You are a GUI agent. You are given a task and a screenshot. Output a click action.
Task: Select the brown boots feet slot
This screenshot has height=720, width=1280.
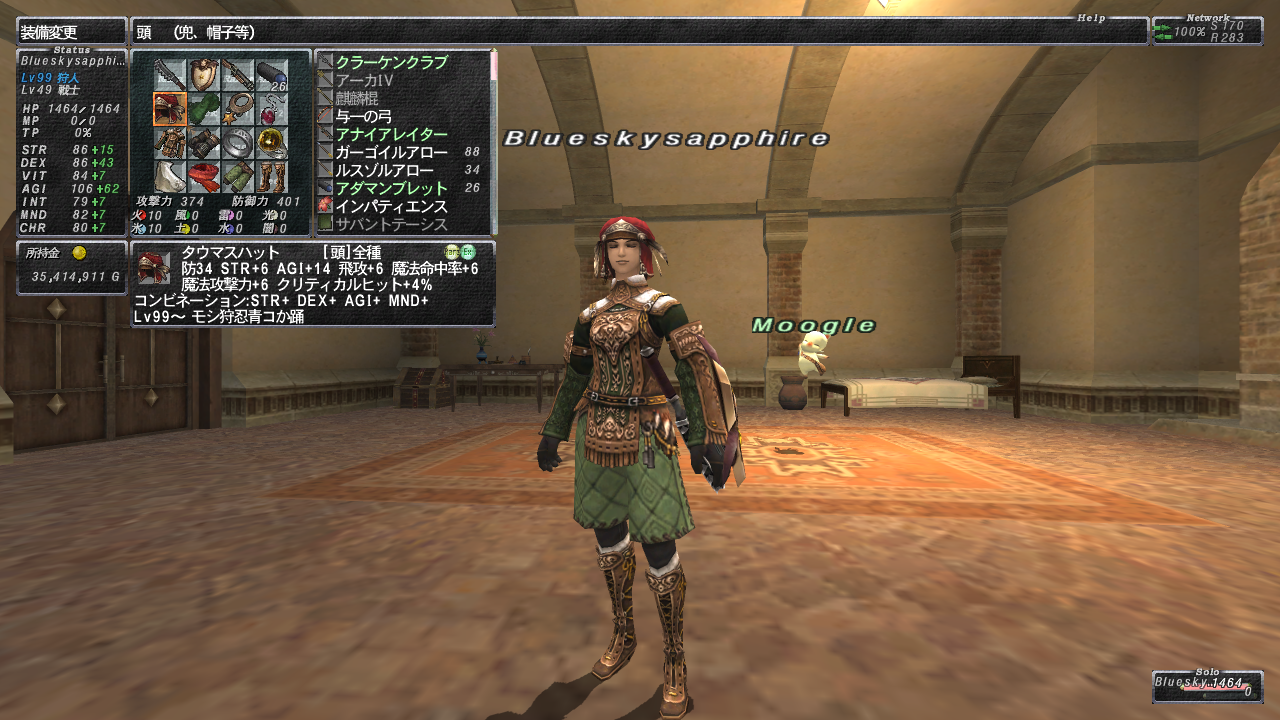(272, 176)
